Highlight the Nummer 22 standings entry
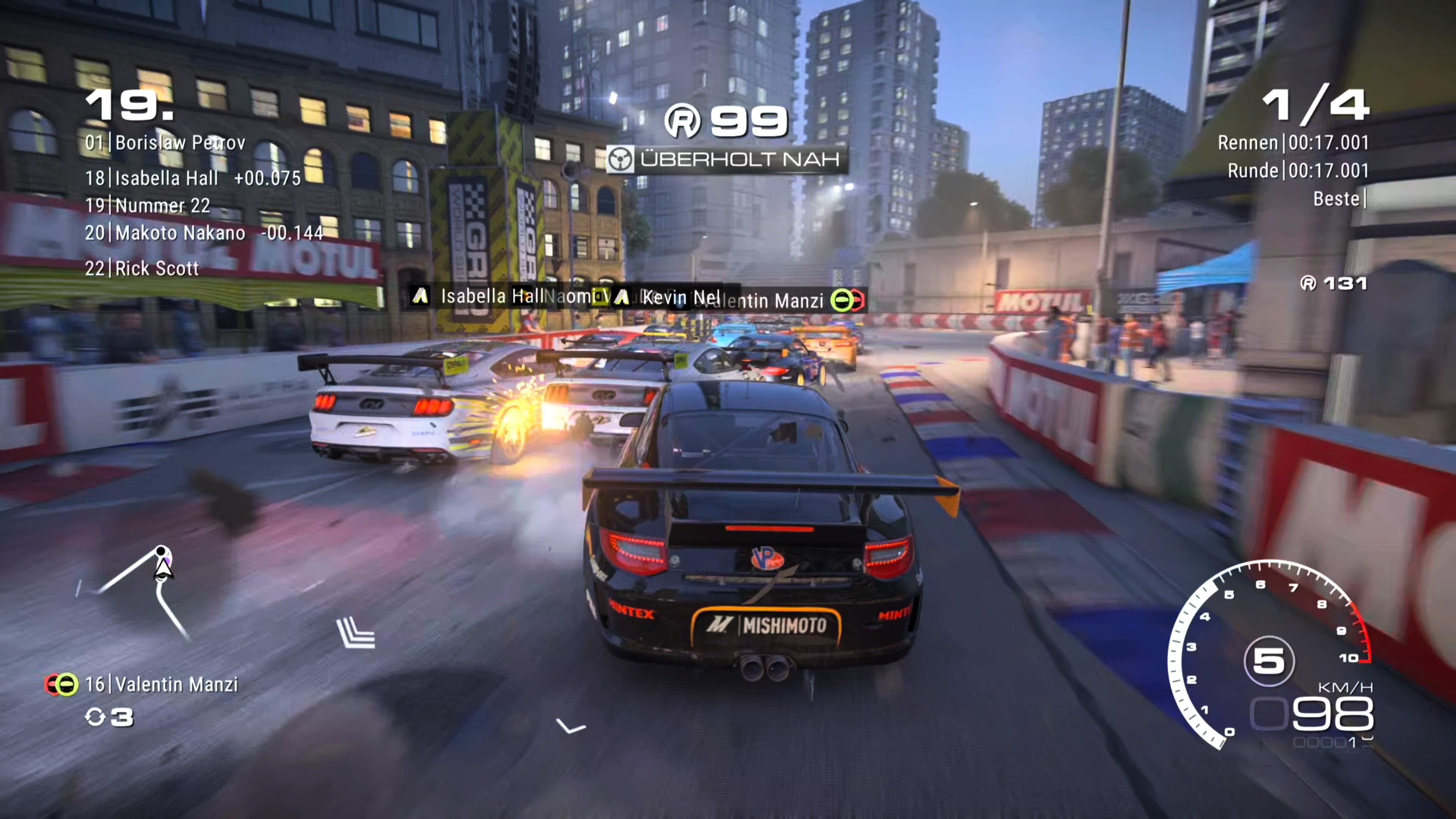Screen dimensions: 1456x819 147,205
